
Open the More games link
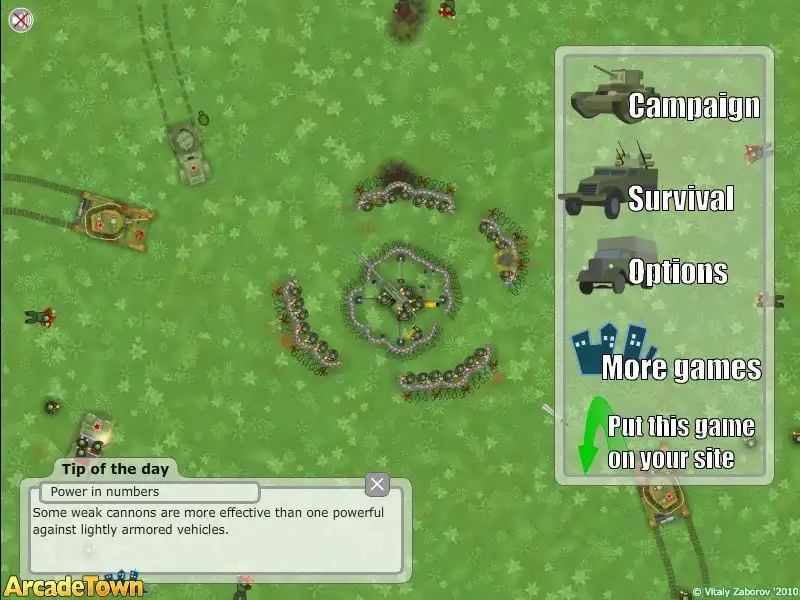680,367
